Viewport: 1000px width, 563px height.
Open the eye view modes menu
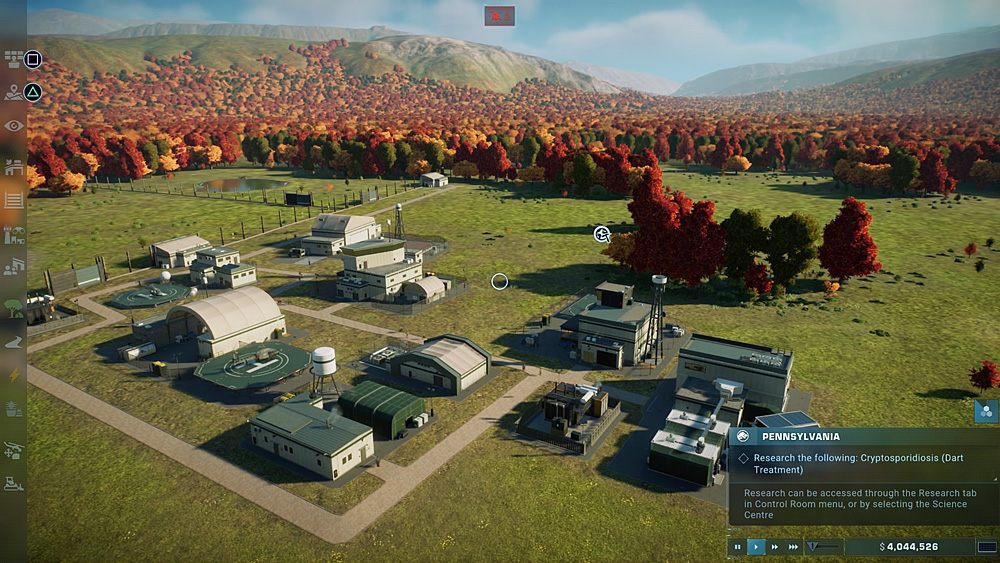pos(13,125)
